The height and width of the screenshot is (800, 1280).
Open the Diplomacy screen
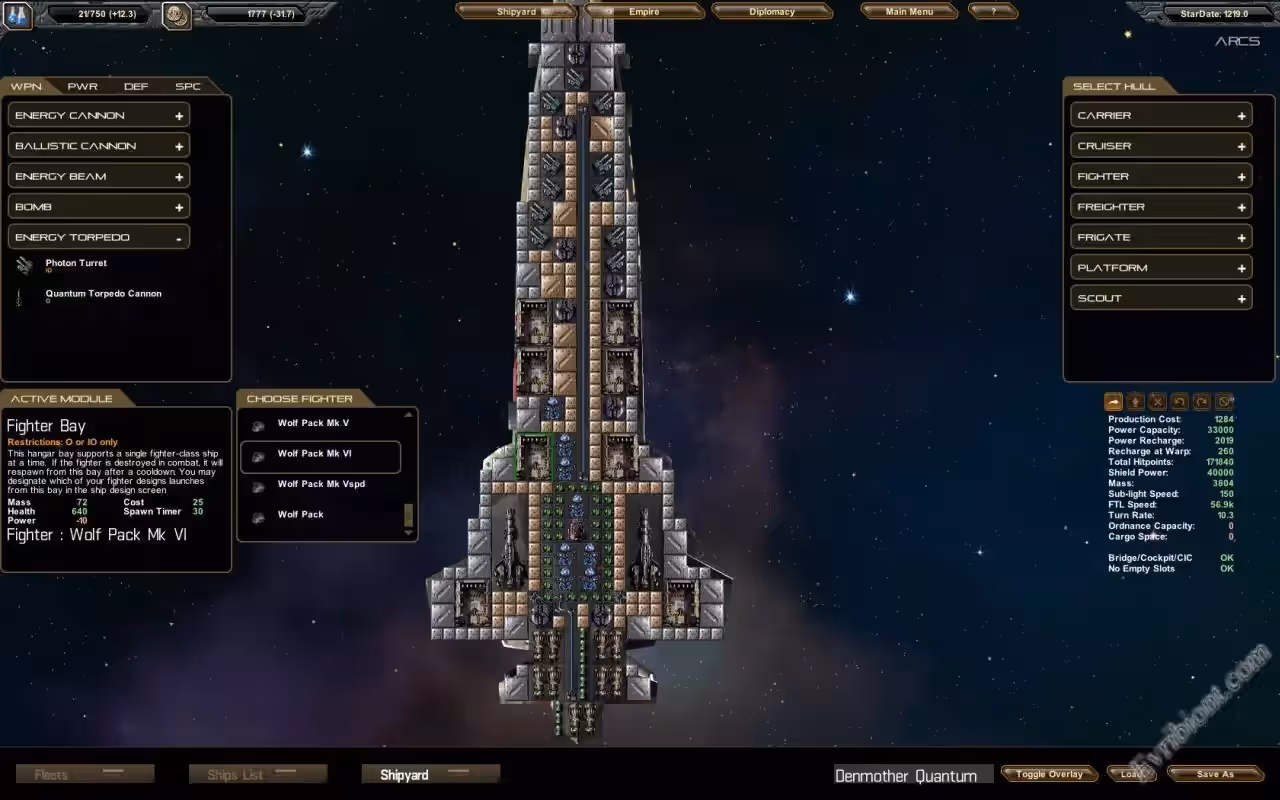[772, 12]
